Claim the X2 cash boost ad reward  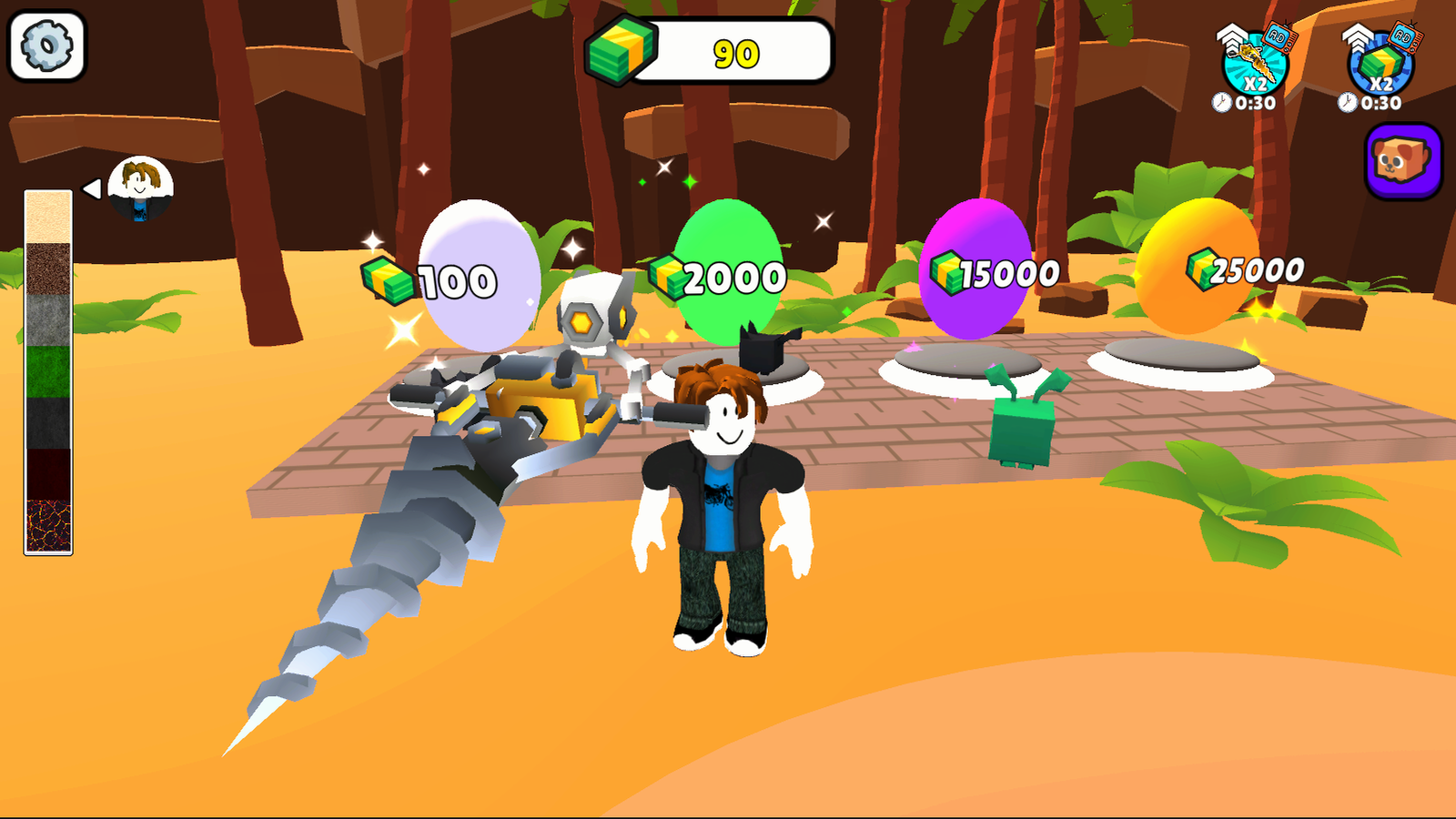tap(1379, 59)
